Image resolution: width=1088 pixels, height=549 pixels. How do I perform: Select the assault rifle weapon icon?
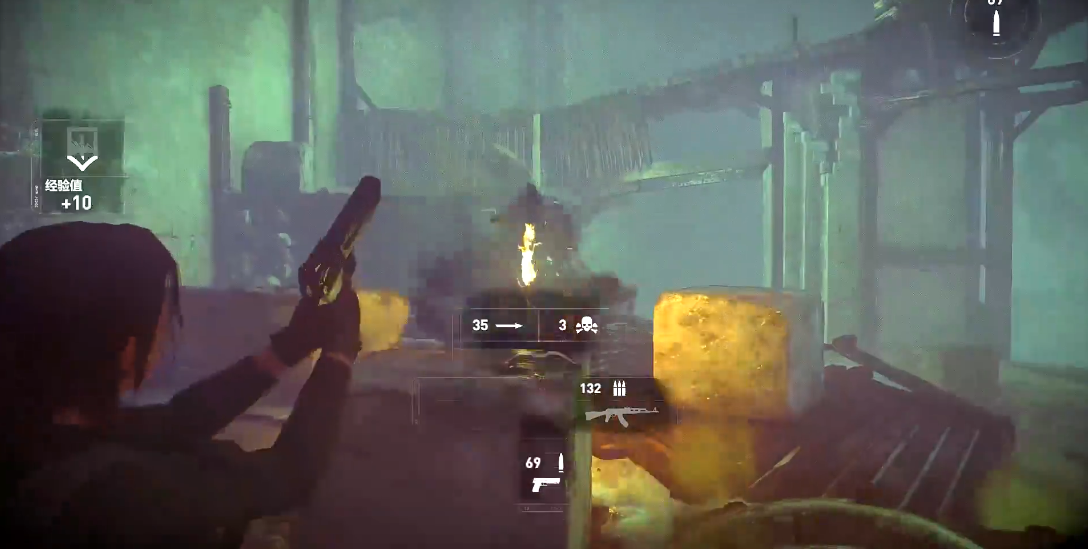tap(621, 413)
